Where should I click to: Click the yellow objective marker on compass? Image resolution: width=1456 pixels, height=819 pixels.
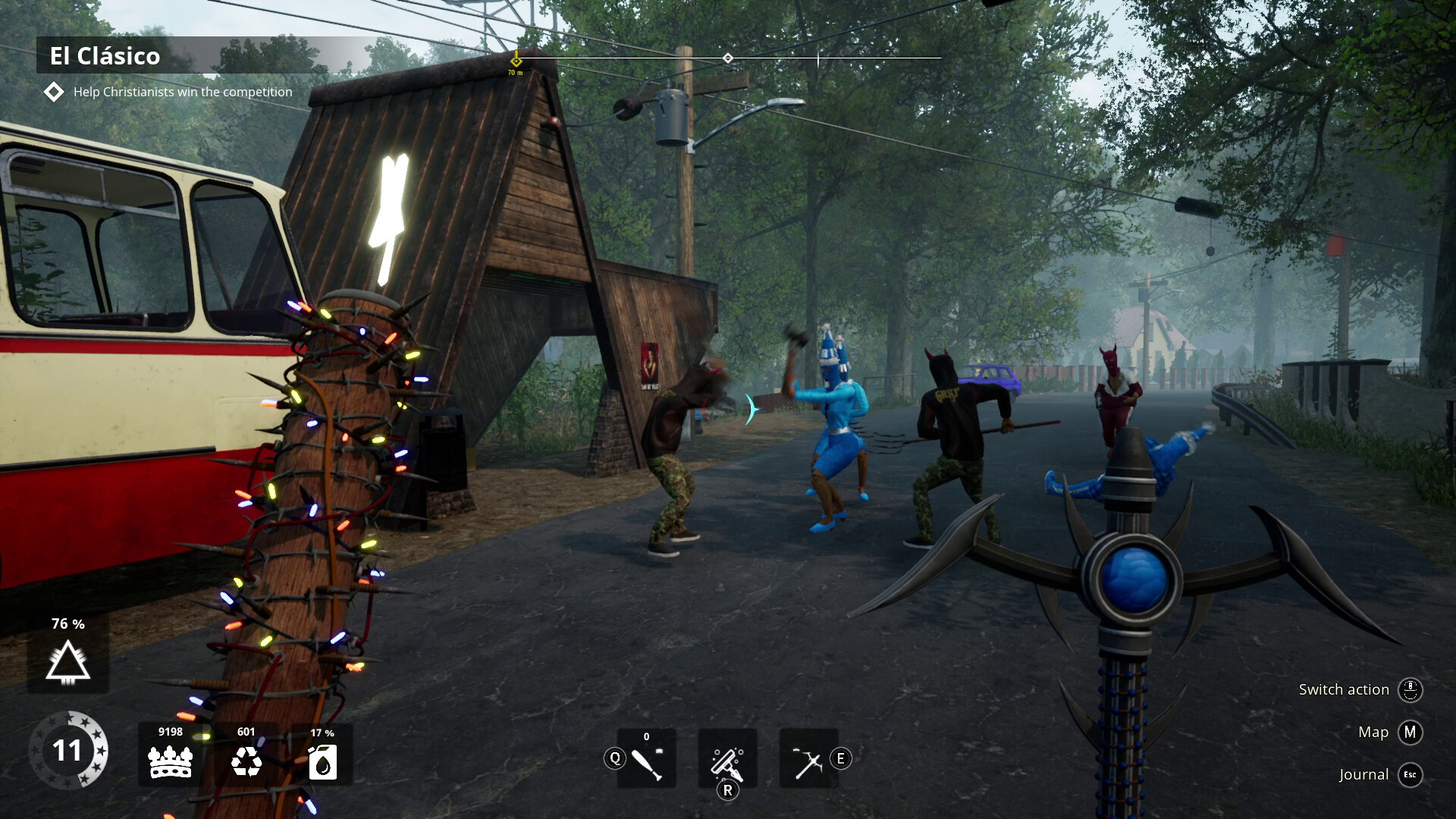point(516,60)
